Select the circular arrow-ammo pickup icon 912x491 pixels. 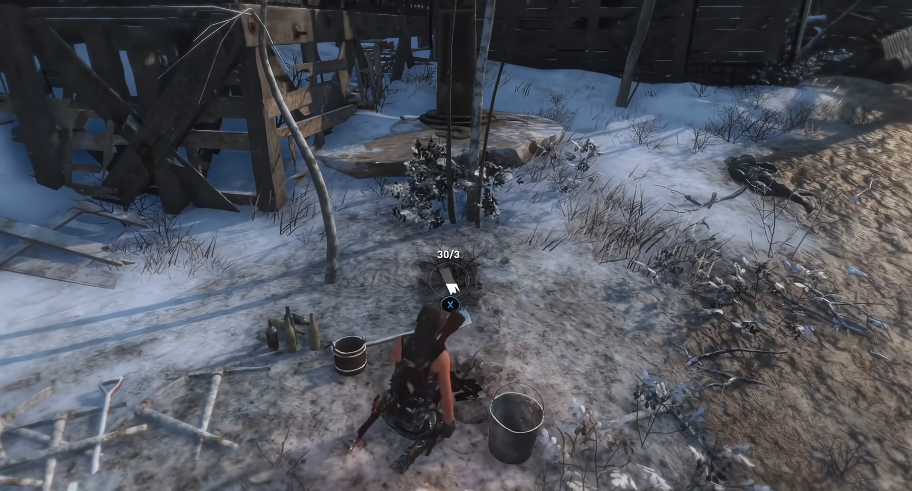(x=449, y=276)
